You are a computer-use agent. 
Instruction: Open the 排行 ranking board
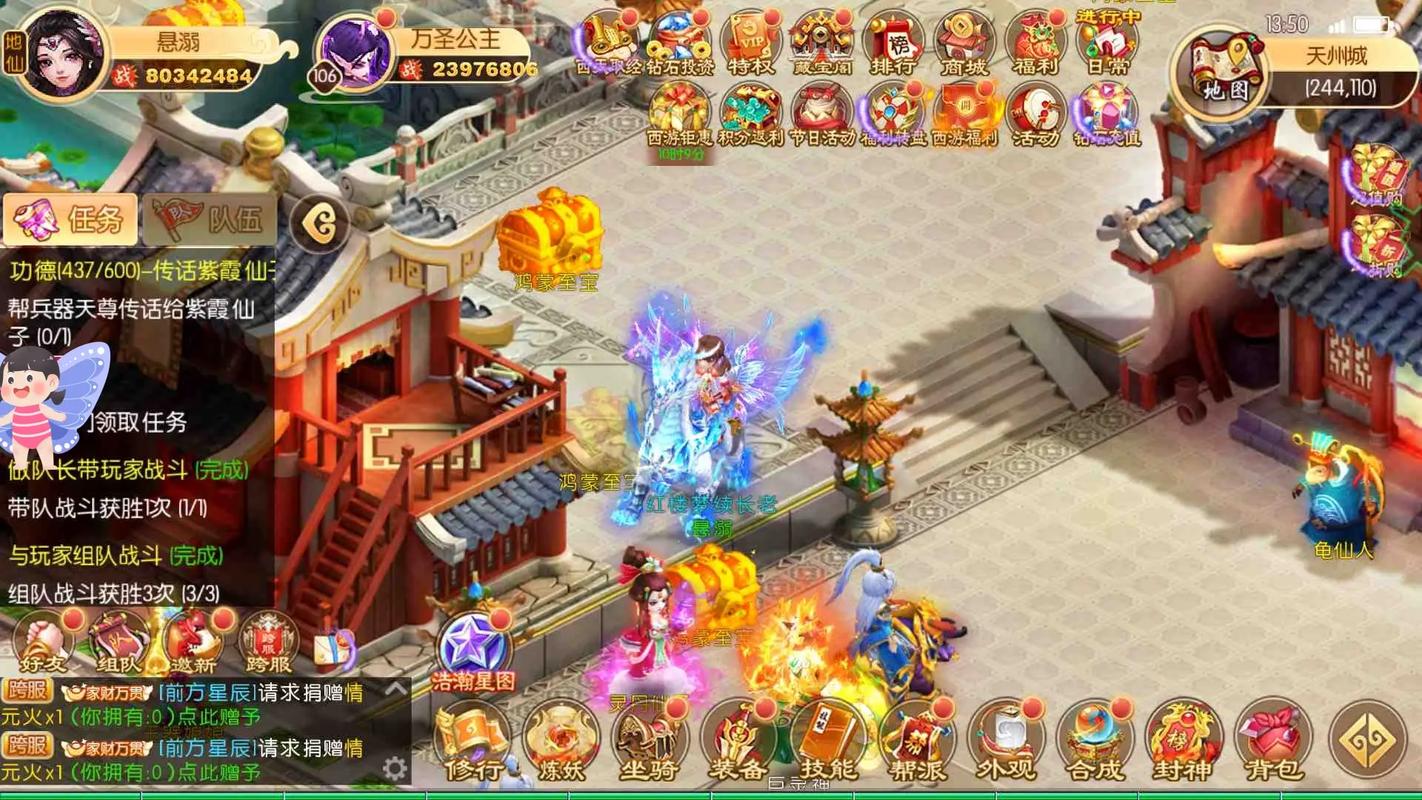[x=892, y=45]
